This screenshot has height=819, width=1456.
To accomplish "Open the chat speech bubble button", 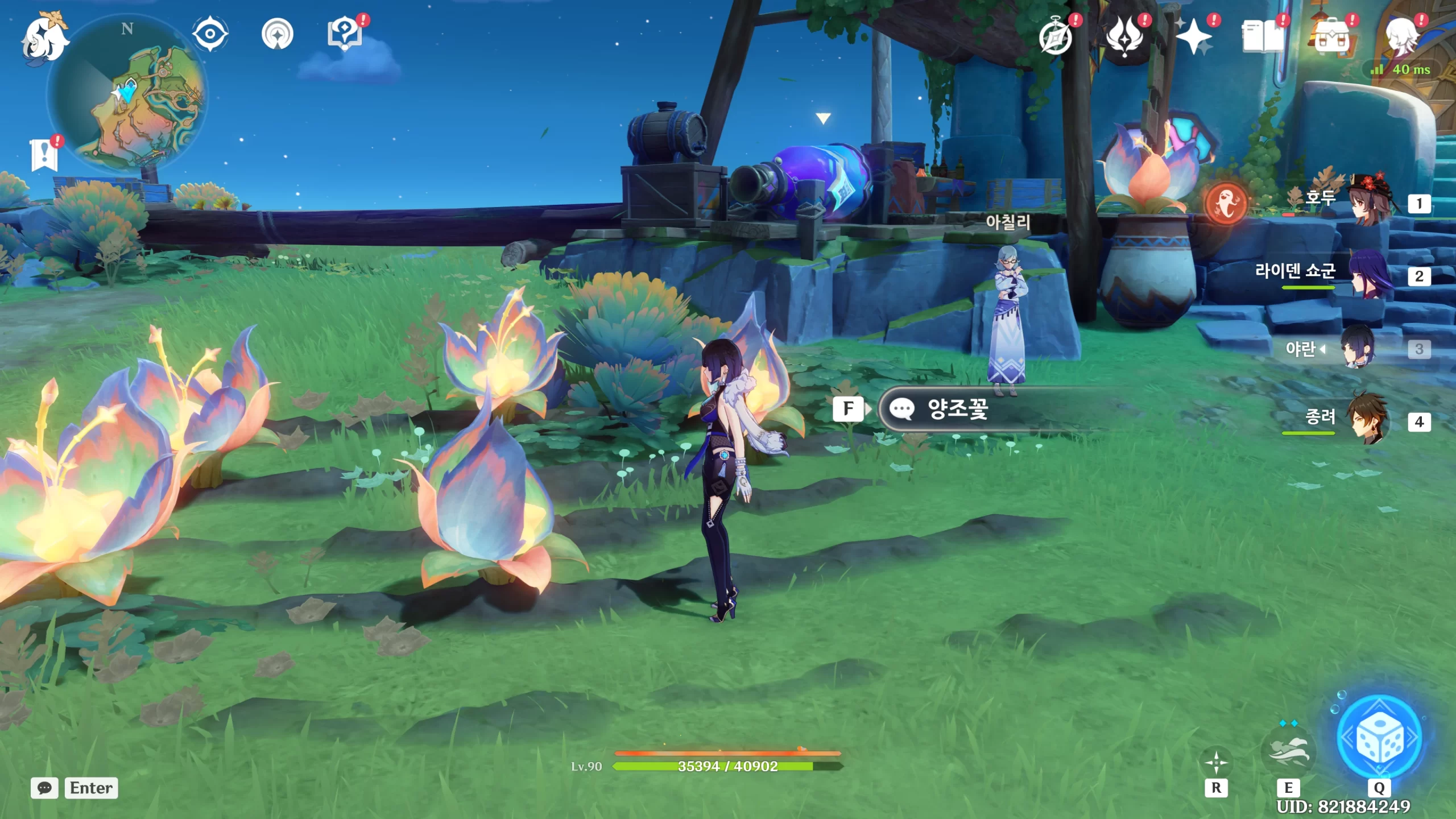I will click(44, 788).
